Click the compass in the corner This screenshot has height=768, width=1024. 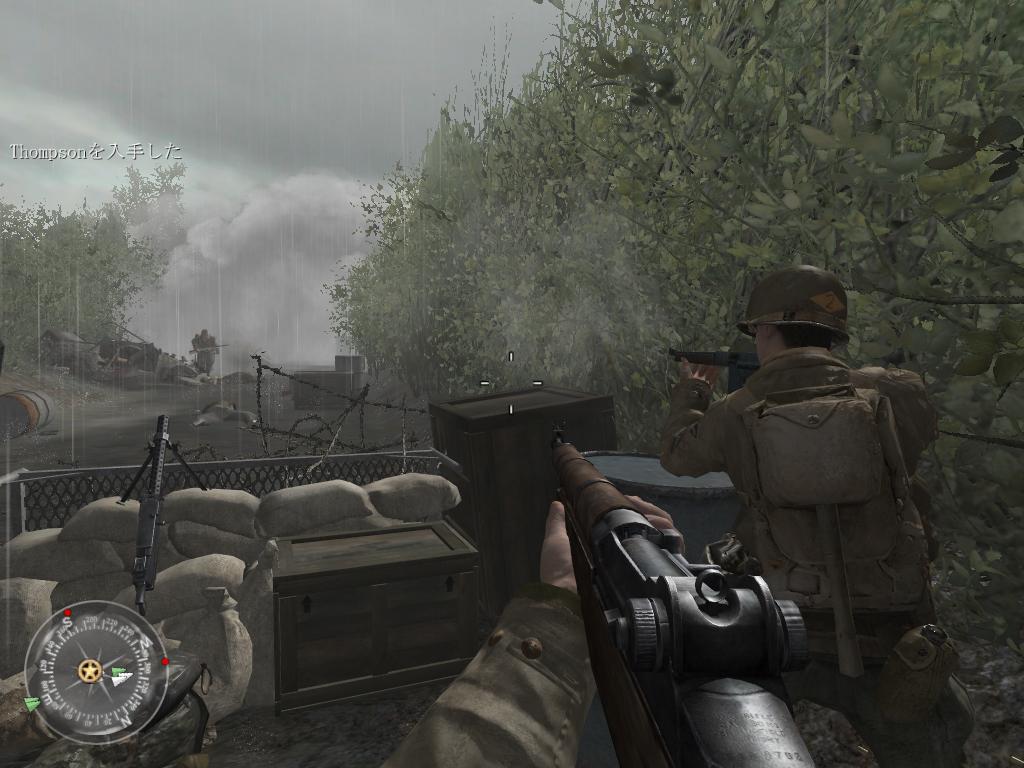96,671
